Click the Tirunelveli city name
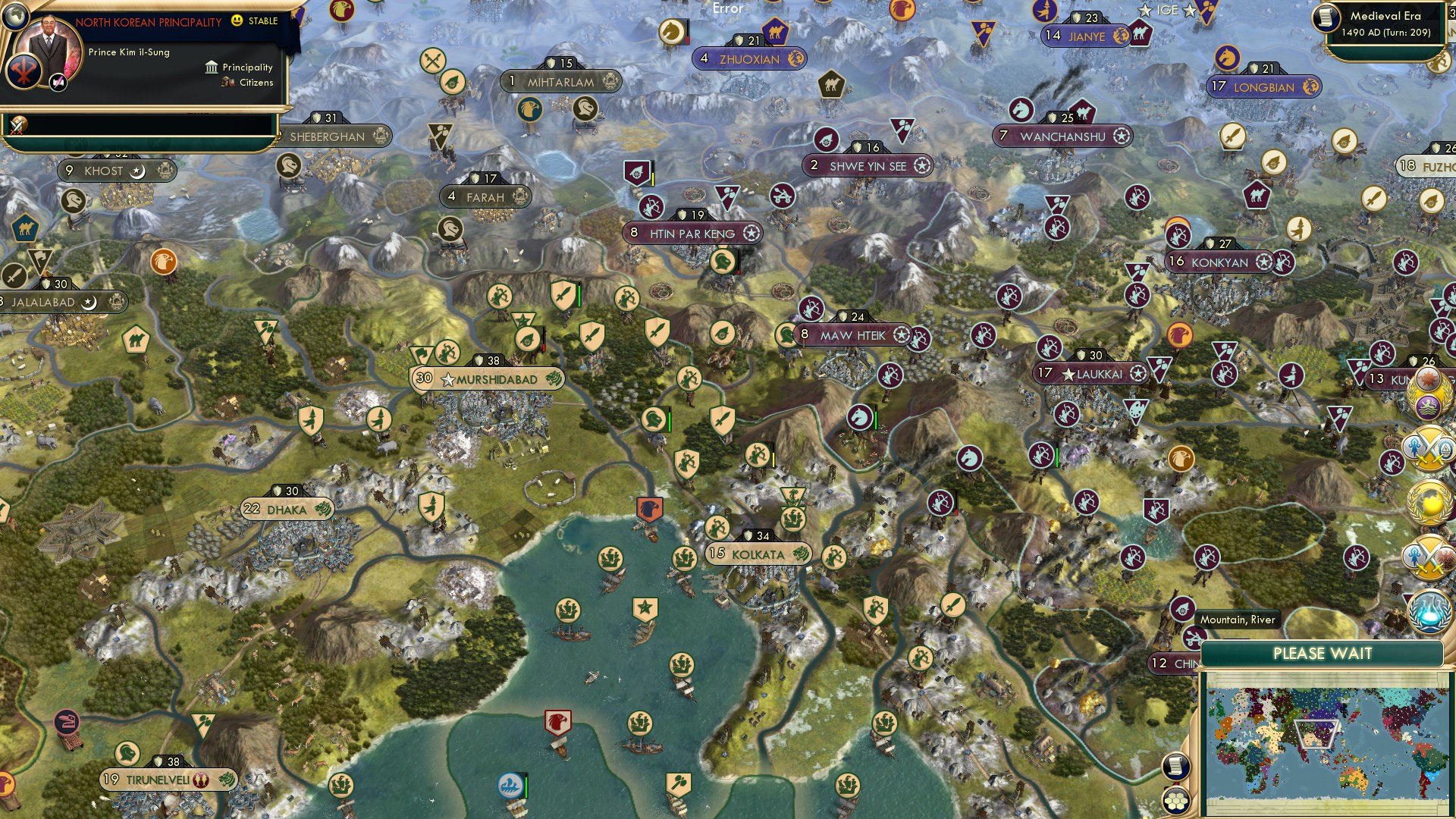The image size is (1456, 819). (157, 779)
